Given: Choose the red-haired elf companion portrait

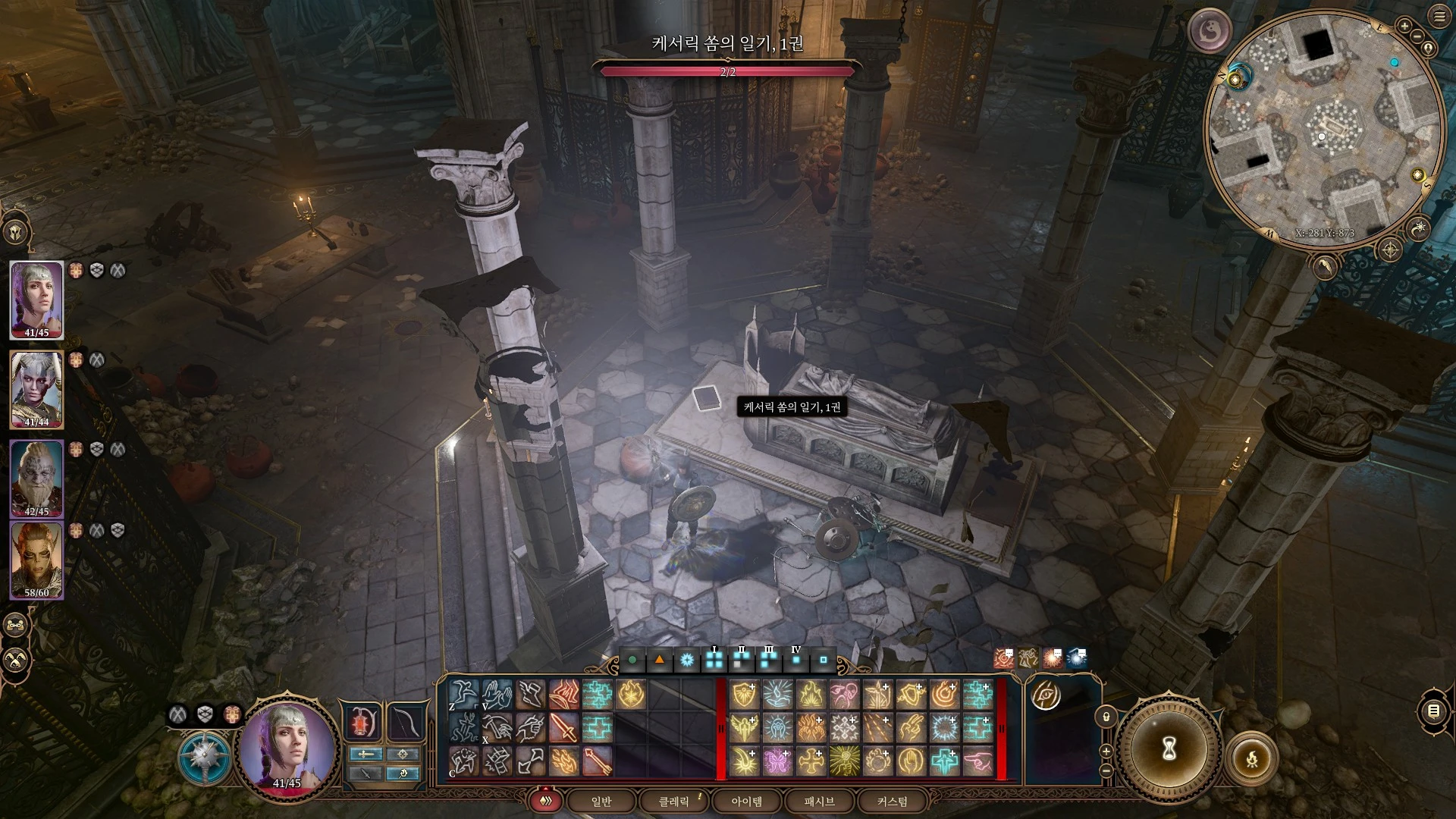Looking at the screenshot, I should 36,560.
